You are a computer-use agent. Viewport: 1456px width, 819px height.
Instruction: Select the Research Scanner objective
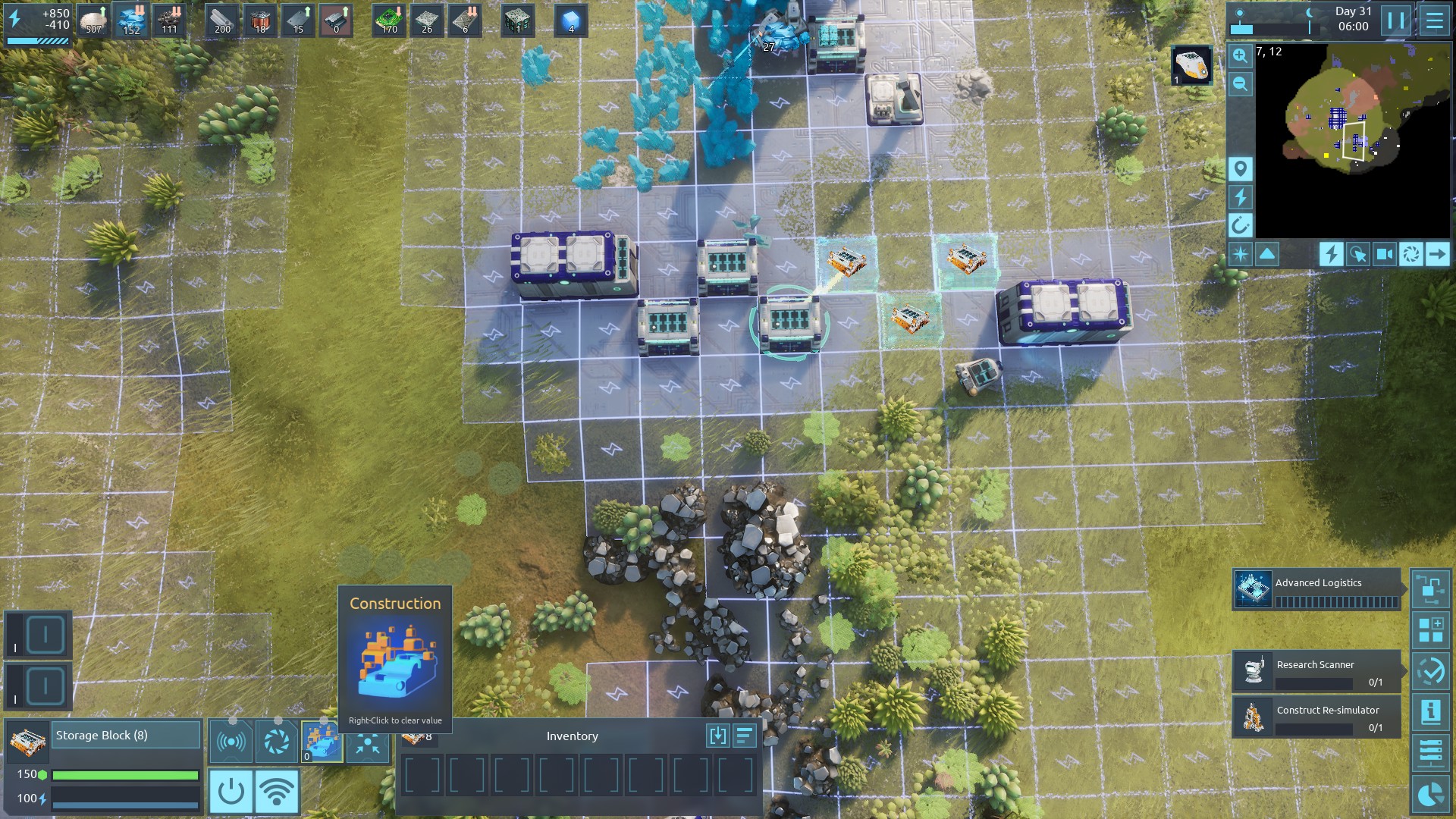point(1317,671)
